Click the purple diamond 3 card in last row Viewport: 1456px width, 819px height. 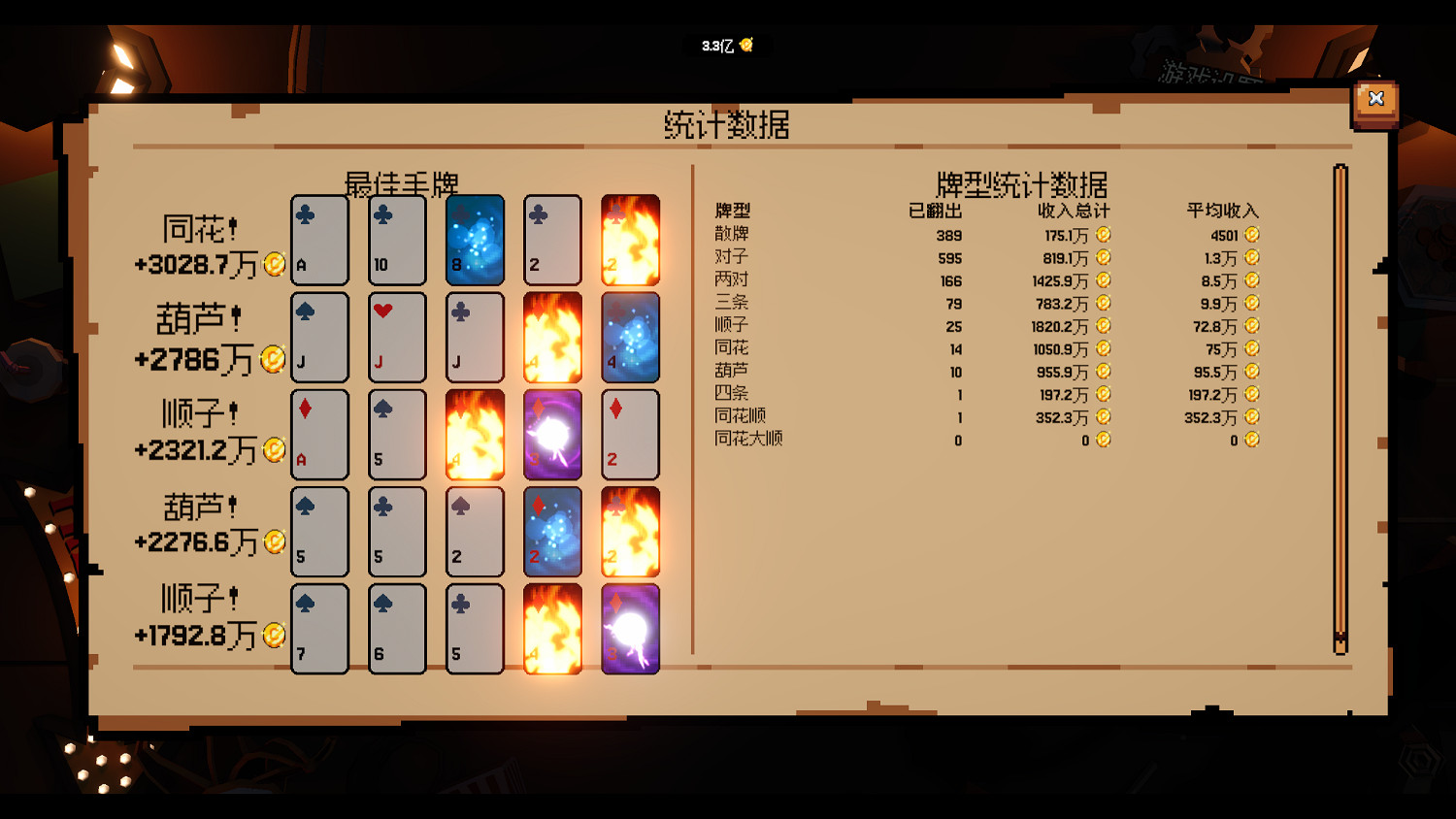(x=630, y=629)
